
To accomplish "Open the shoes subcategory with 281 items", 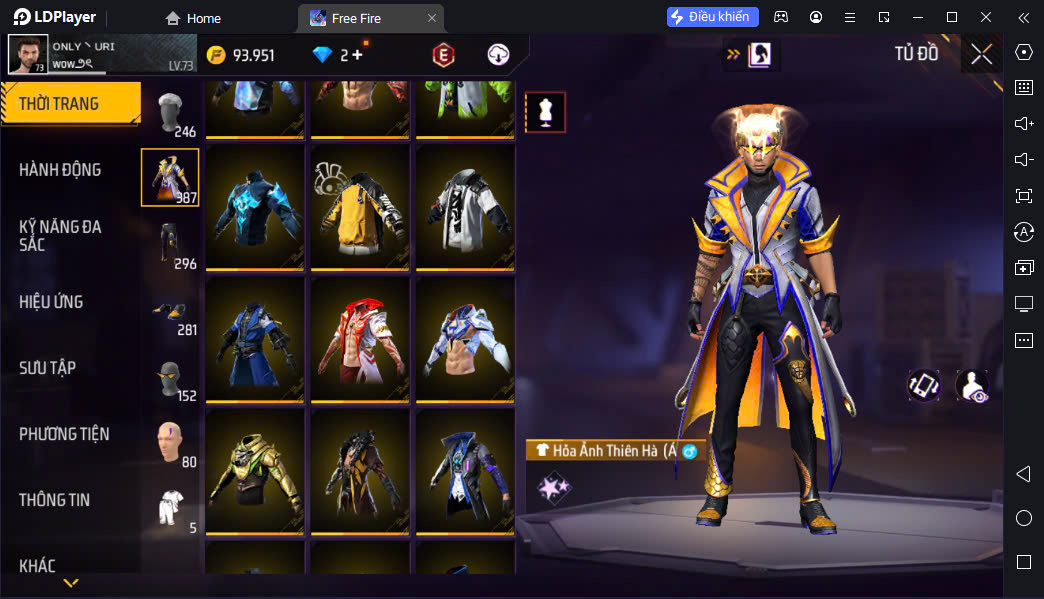I will pyautogui.click(x=171, y=310).
